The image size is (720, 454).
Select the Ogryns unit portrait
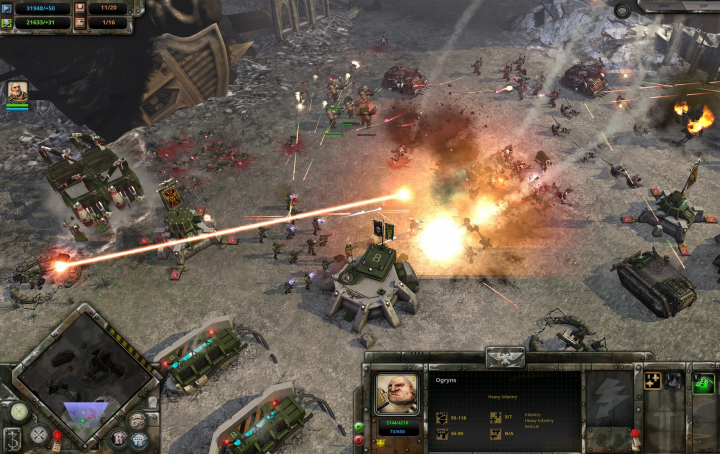tap(396, 394)
